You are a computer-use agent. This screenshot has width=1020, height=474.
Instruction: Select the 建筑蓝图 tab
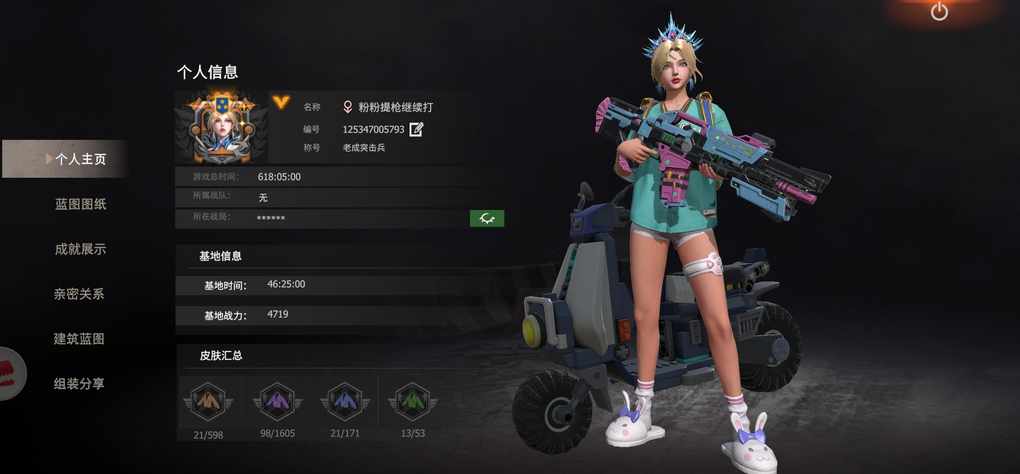[x=79, y=339]
